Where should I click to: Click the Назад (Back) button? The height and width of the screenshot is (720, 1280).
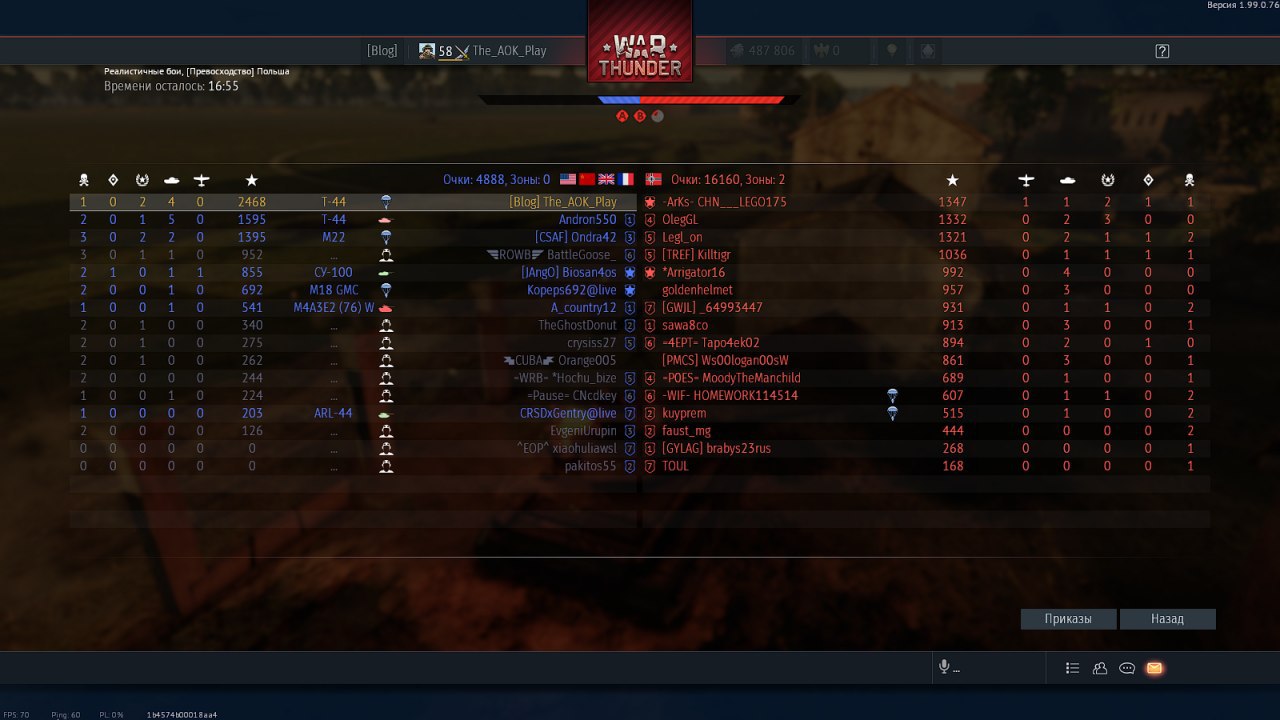[x=1167, y=619]
